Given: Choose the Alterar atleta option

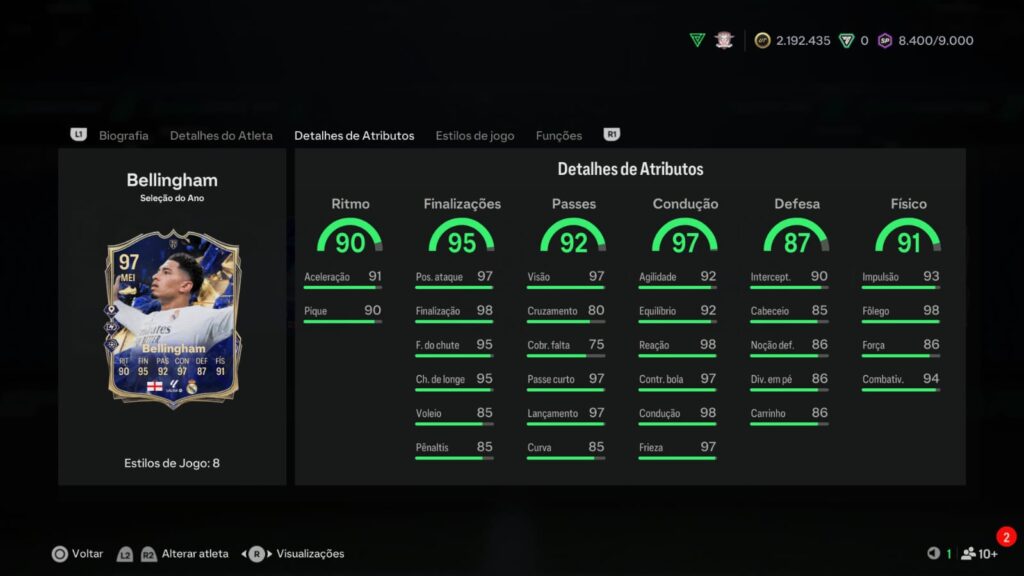Looking at the screenshot, I should pos(195,554).
